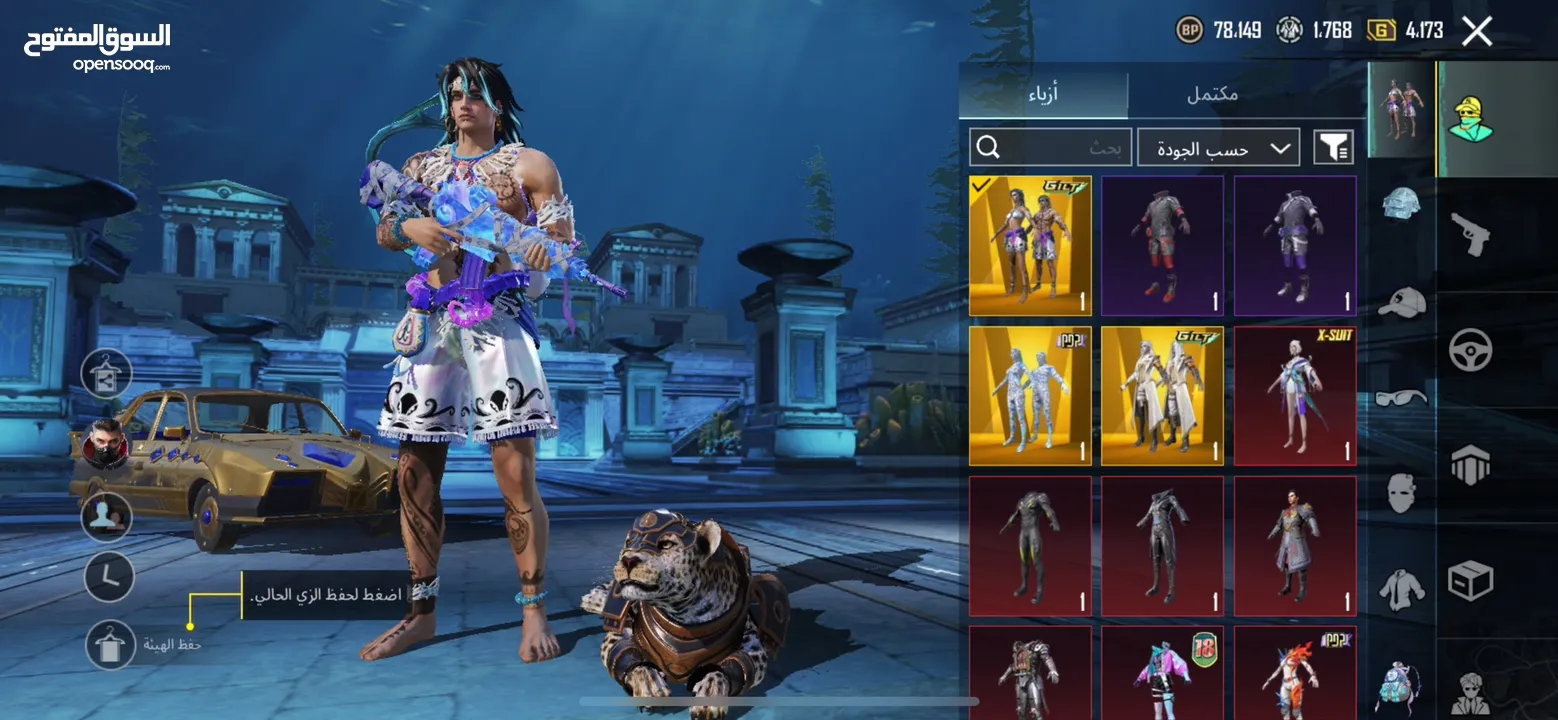Choose the X-SUIT outfit tile
The image size is (1558, 720).
[x=1295, y=396]
